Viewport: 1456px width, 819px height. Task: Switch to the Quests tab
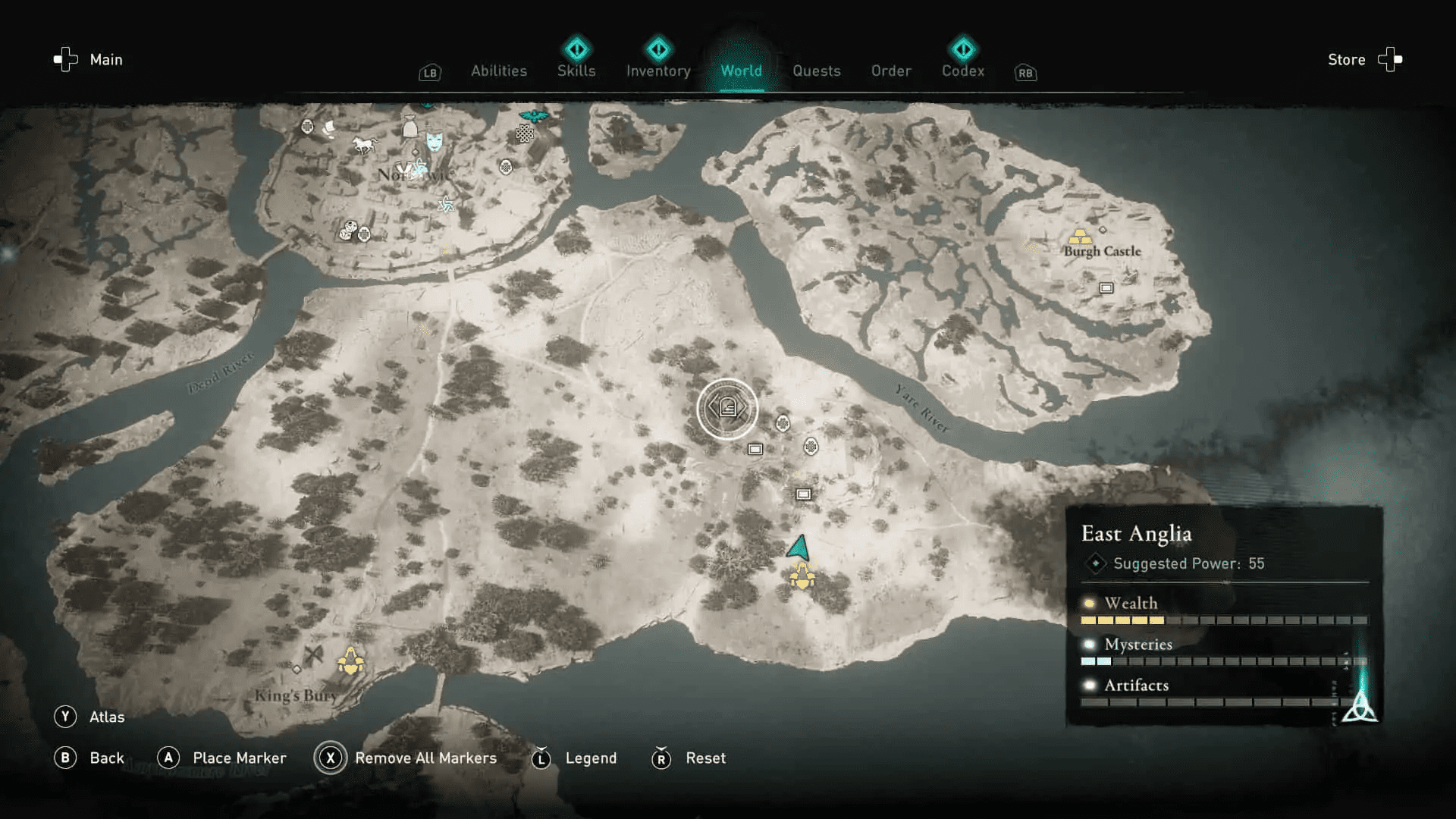point(816,71)
